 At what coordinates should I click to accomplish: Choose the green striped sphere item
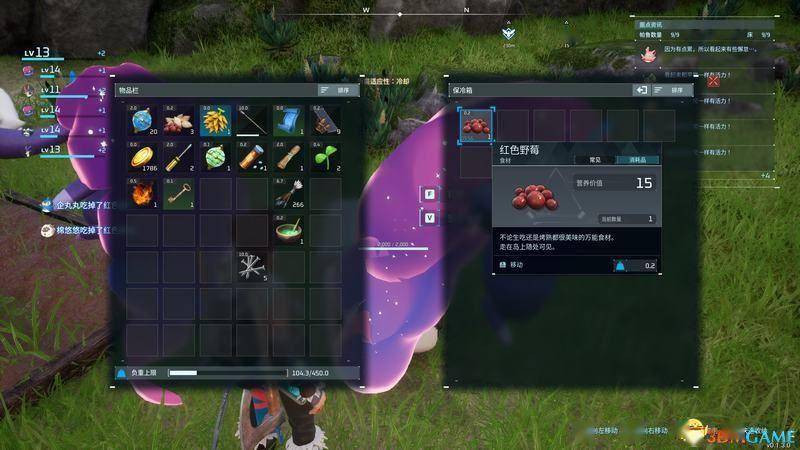tap(214, 158)
